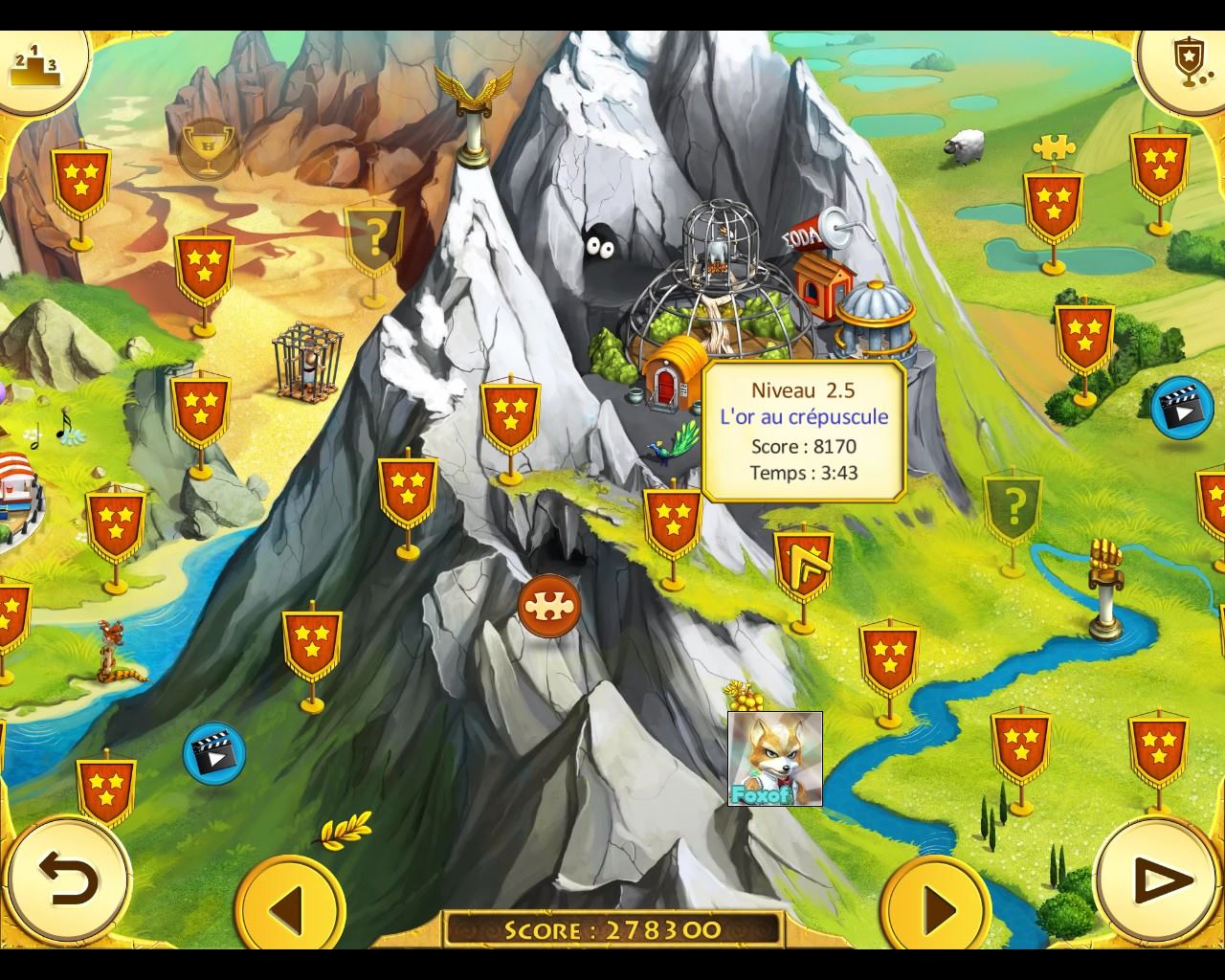Click the Foxof player avatar
This screenshot has width=1225, height=980.
(775, 758)
